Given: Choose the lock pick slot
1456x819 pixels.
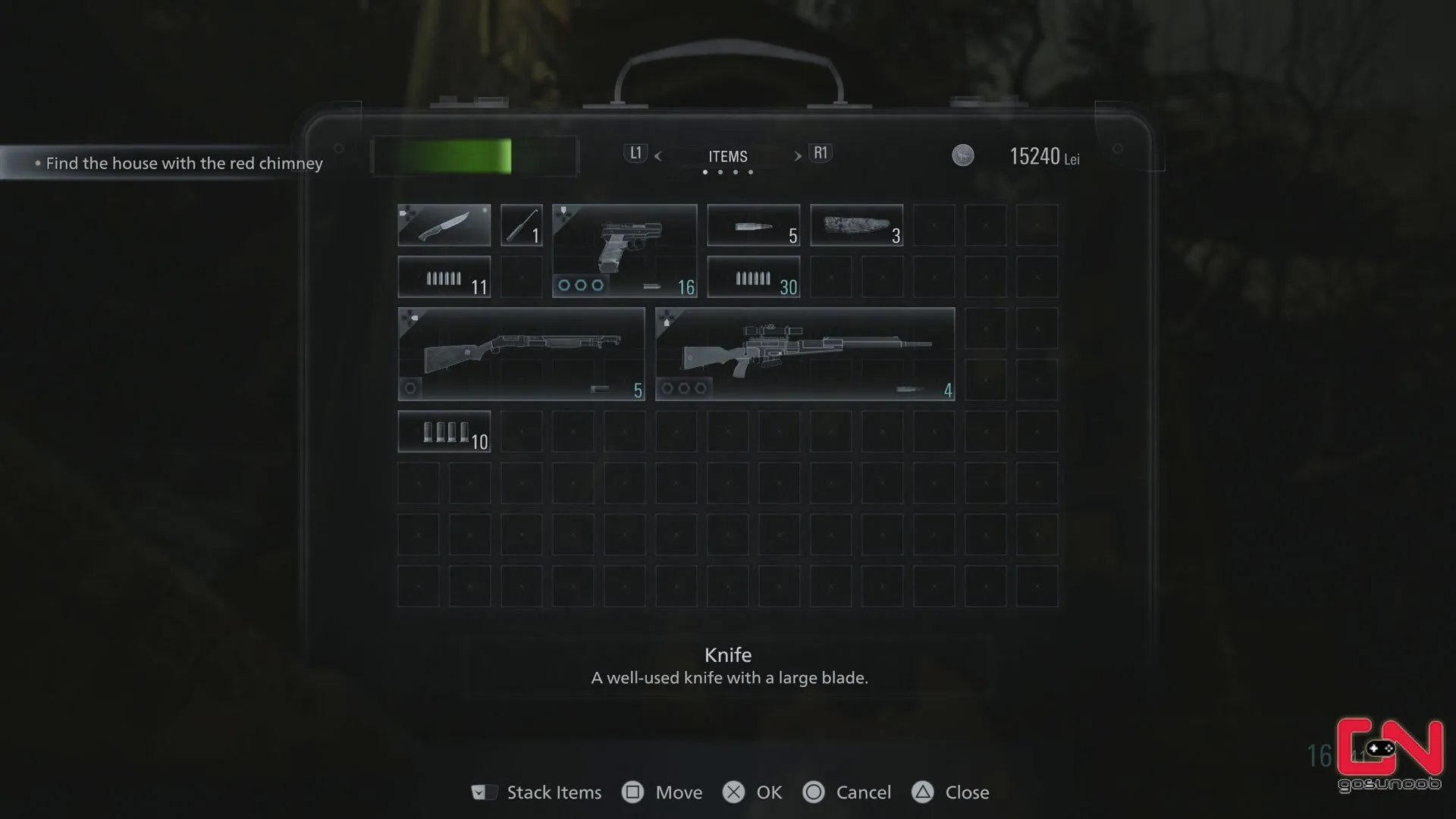Looking at the screenshot, I should click(x=521, y=225).
